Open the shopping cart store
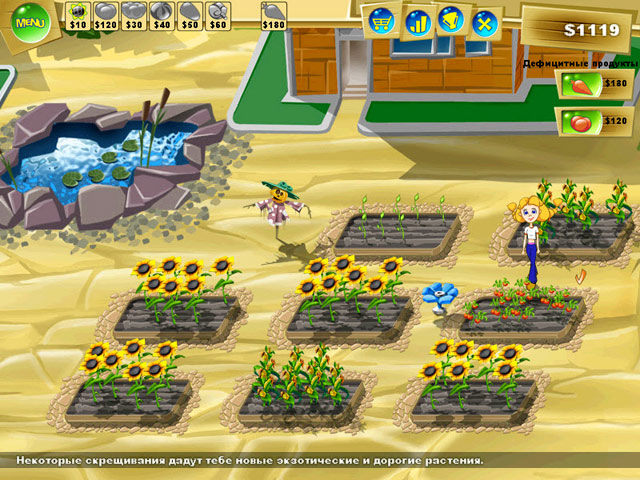Viewport: 640px width, 480px height. tap(381, 19)
